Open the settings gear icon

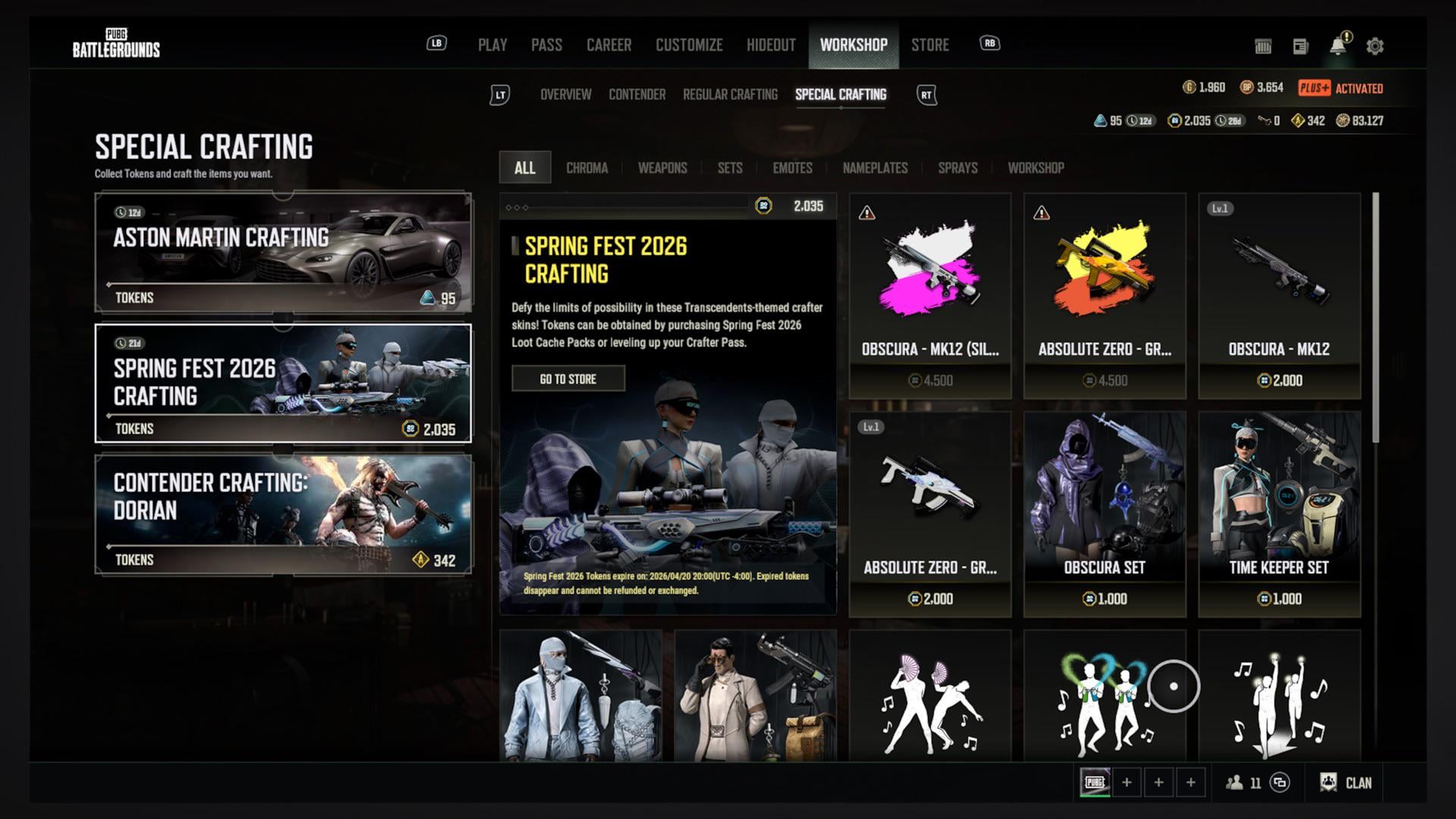pos(1374,46)
